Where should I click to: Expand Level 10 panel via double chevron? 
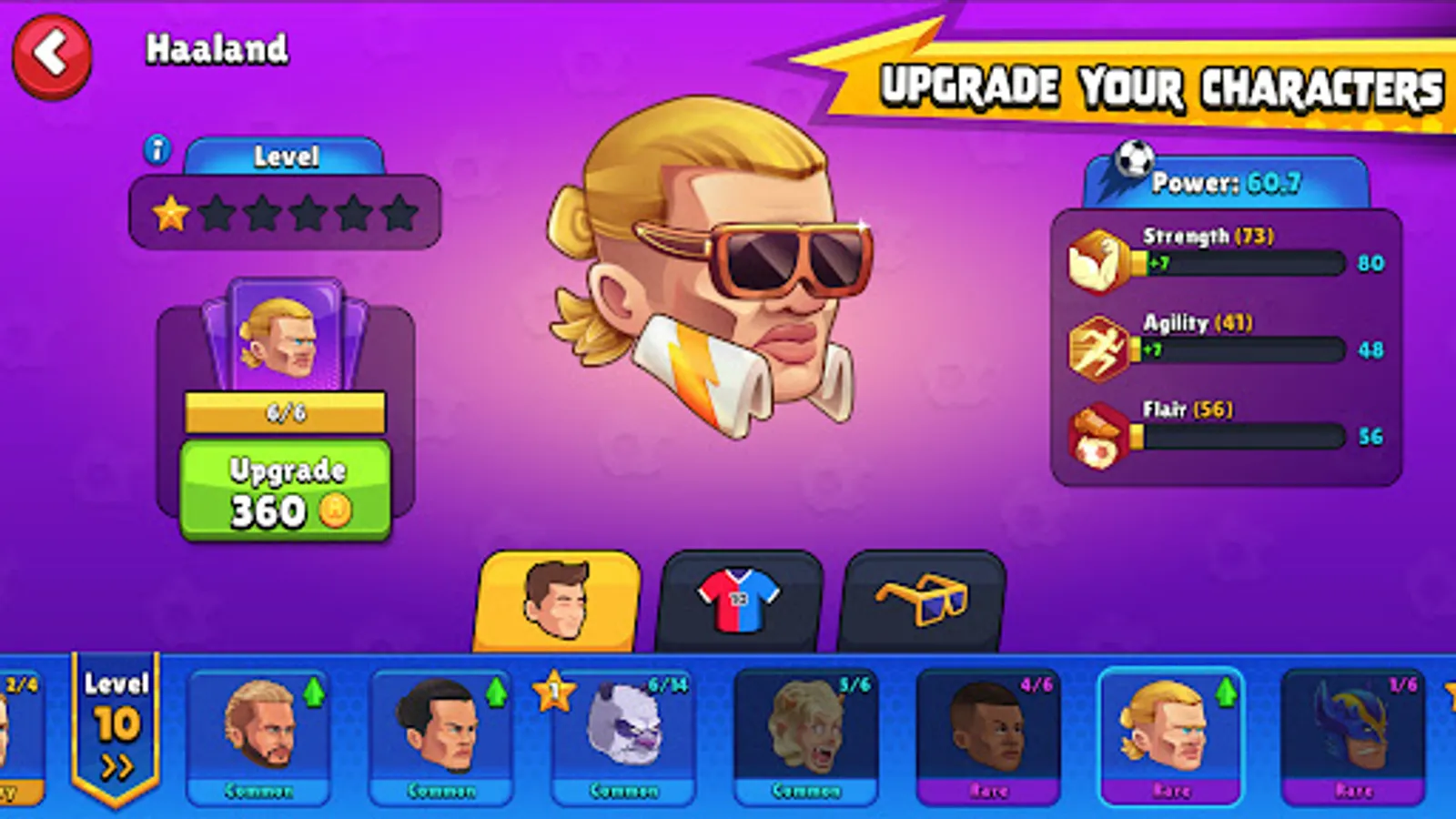(x=116, y=763)
